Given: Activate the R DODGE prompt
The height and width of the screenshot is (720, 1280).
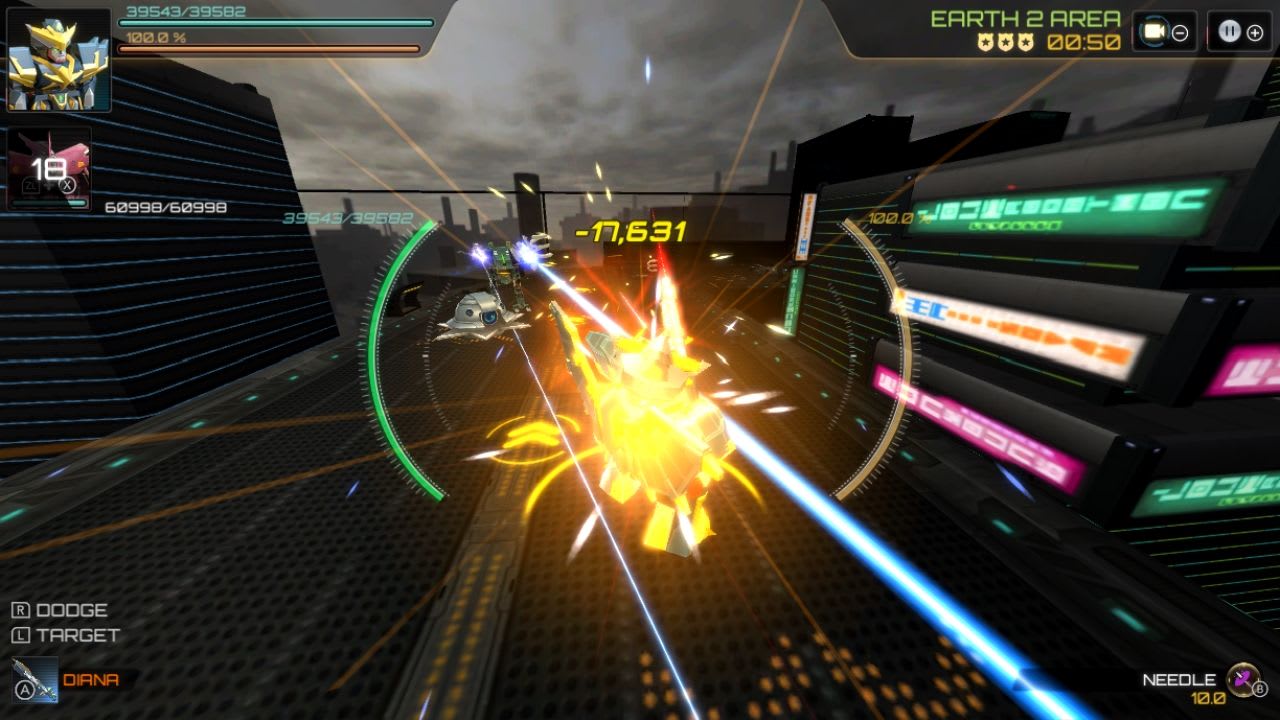Looking at the screenshot, I should (60, 609).
